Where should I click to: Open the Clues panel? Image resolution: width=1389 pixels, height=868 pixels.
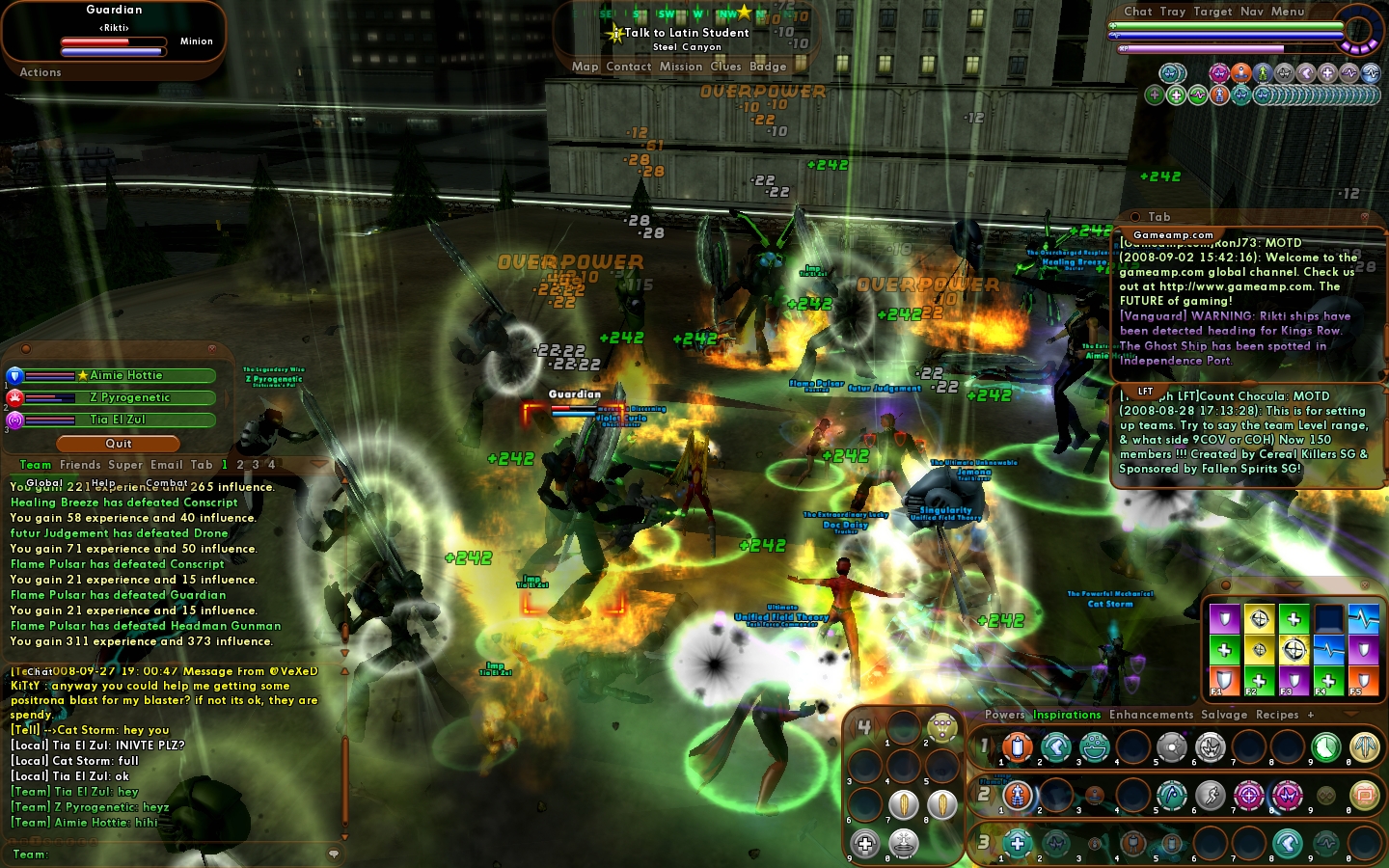pos(725,67)
